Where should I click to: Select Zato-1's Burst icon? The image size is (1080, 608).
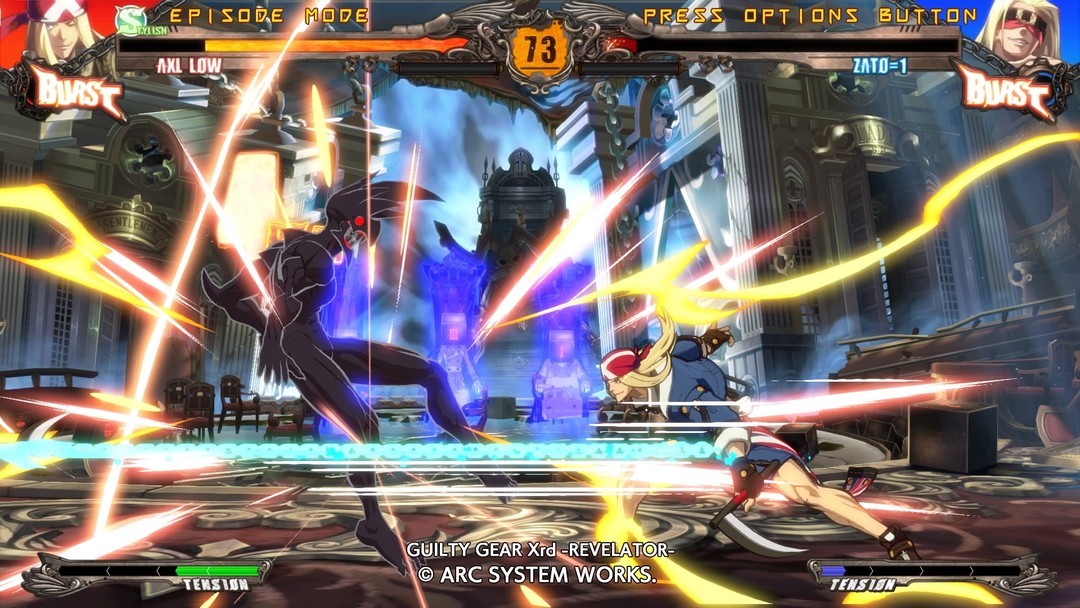point(1005,92)
